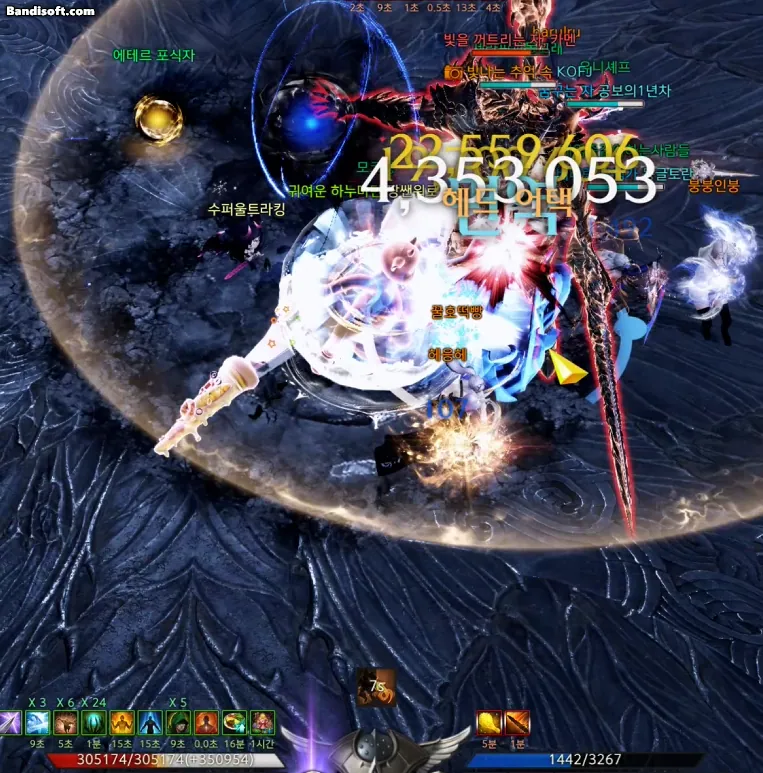
Task: Select the red-haired character buff lasting 1시간
Action: point(262,722)
